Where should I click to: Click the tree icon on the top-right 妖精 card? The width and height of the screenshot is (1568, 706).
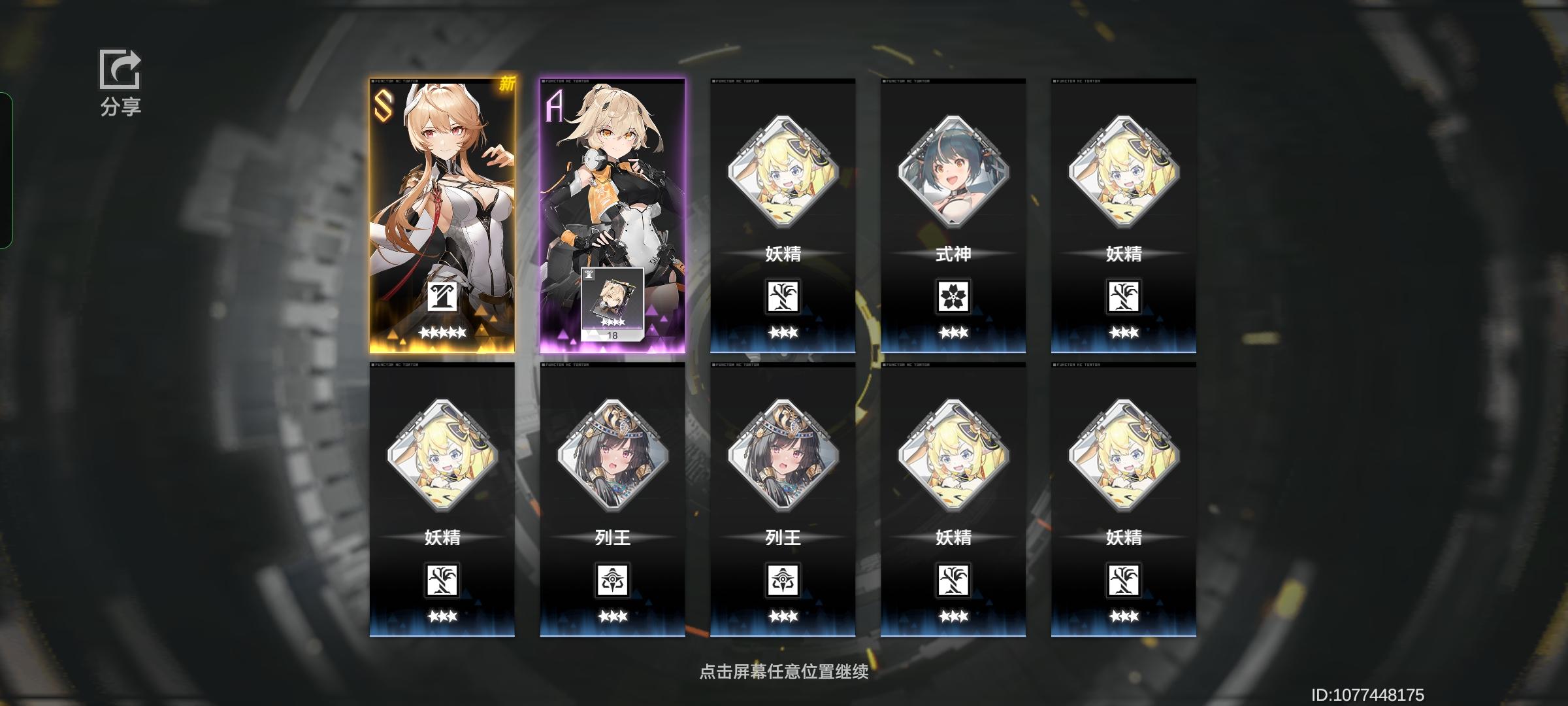tap(1122, 297)
